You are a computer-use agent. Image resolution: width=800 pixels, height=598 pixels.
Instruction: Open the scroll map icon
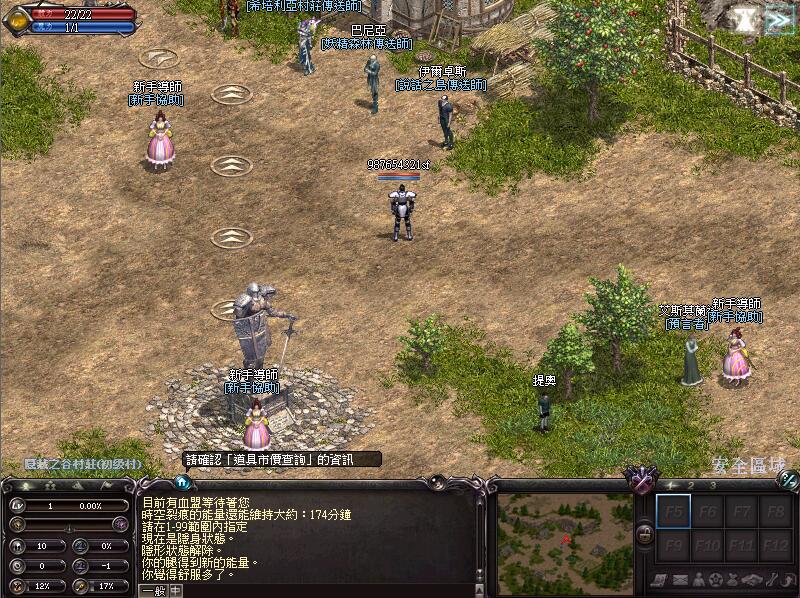[x=660, y=580]
